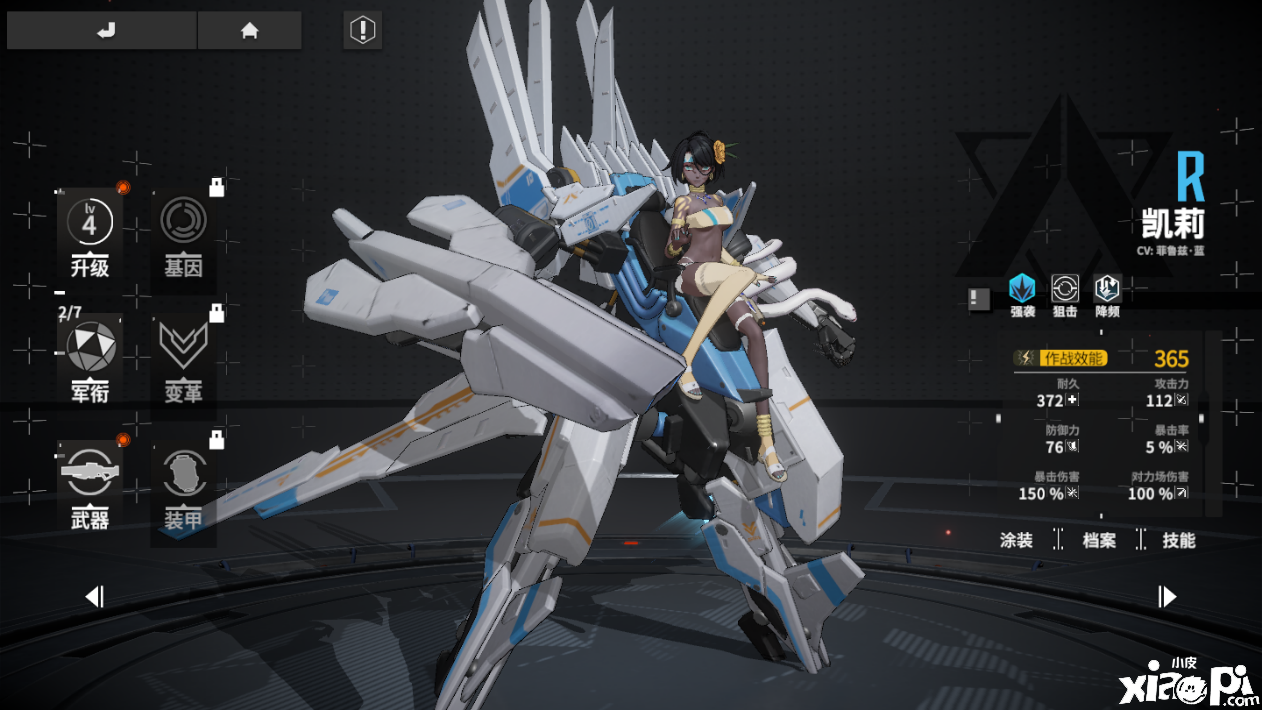Select the locked 装甲 armor option

click(183, 484)
